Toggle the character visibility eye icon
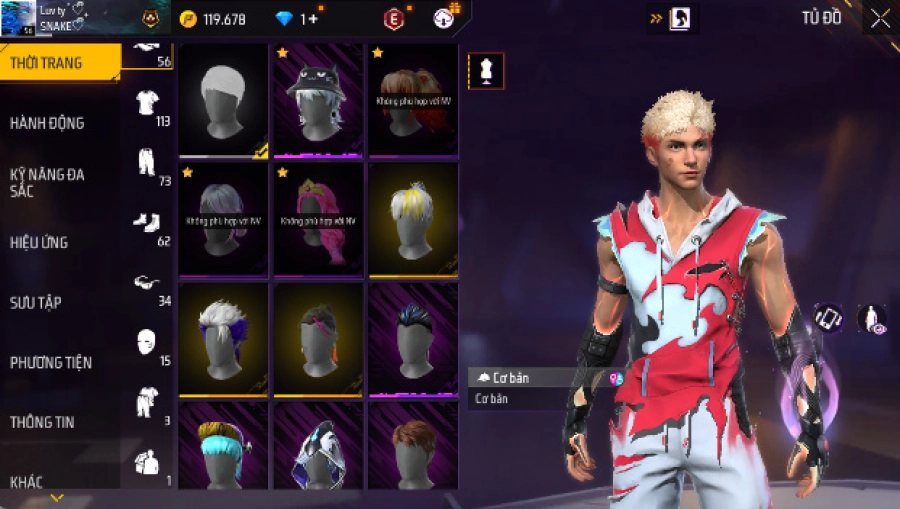Image resolution: width=900 pixels, height=509 pixels. point(871,318)
